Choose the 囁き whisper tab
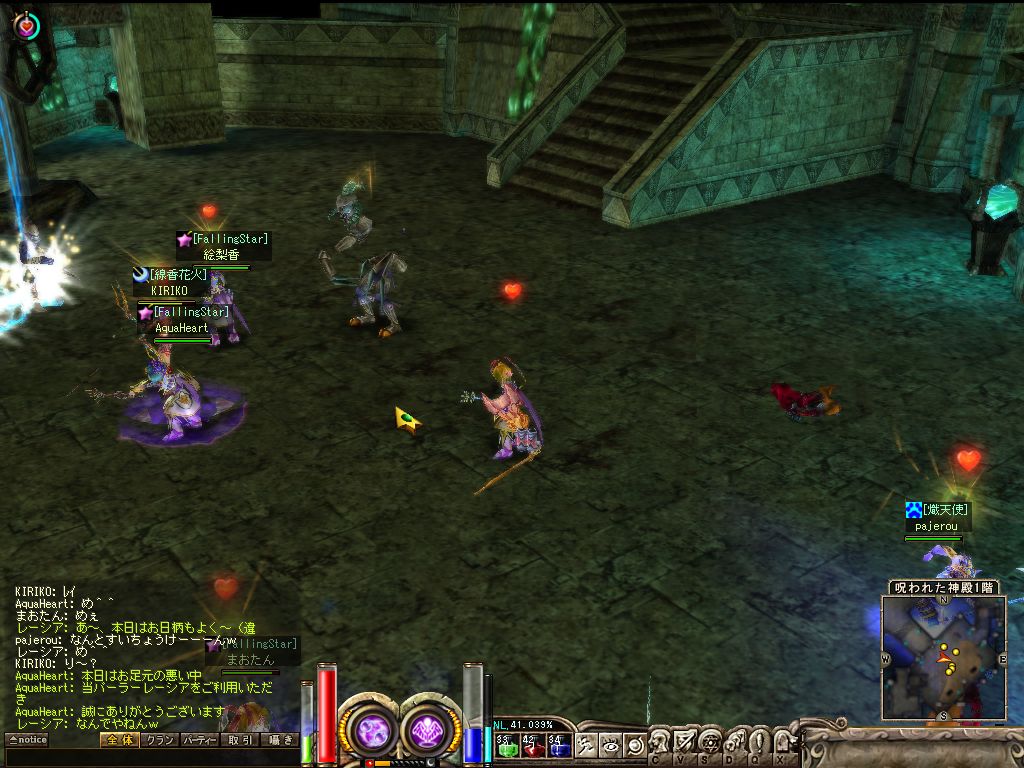1024x768 pixels. (x=280, y=740)
